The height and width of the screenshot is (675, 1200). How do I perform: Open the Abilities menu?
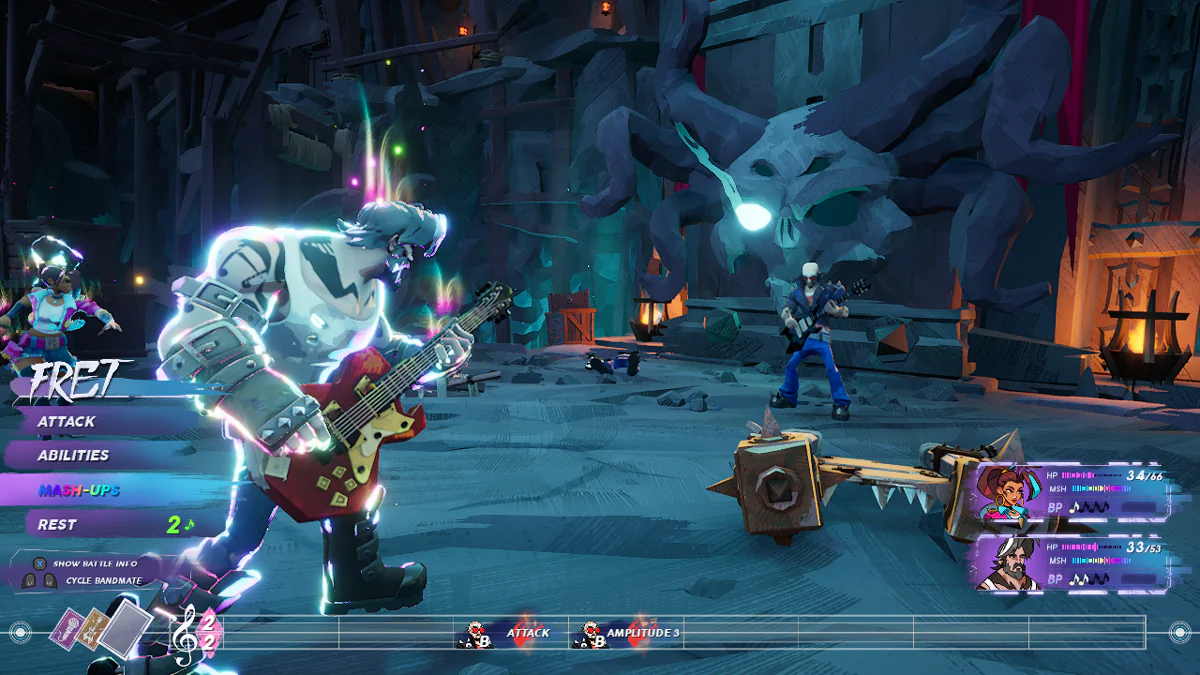(74, 455)
